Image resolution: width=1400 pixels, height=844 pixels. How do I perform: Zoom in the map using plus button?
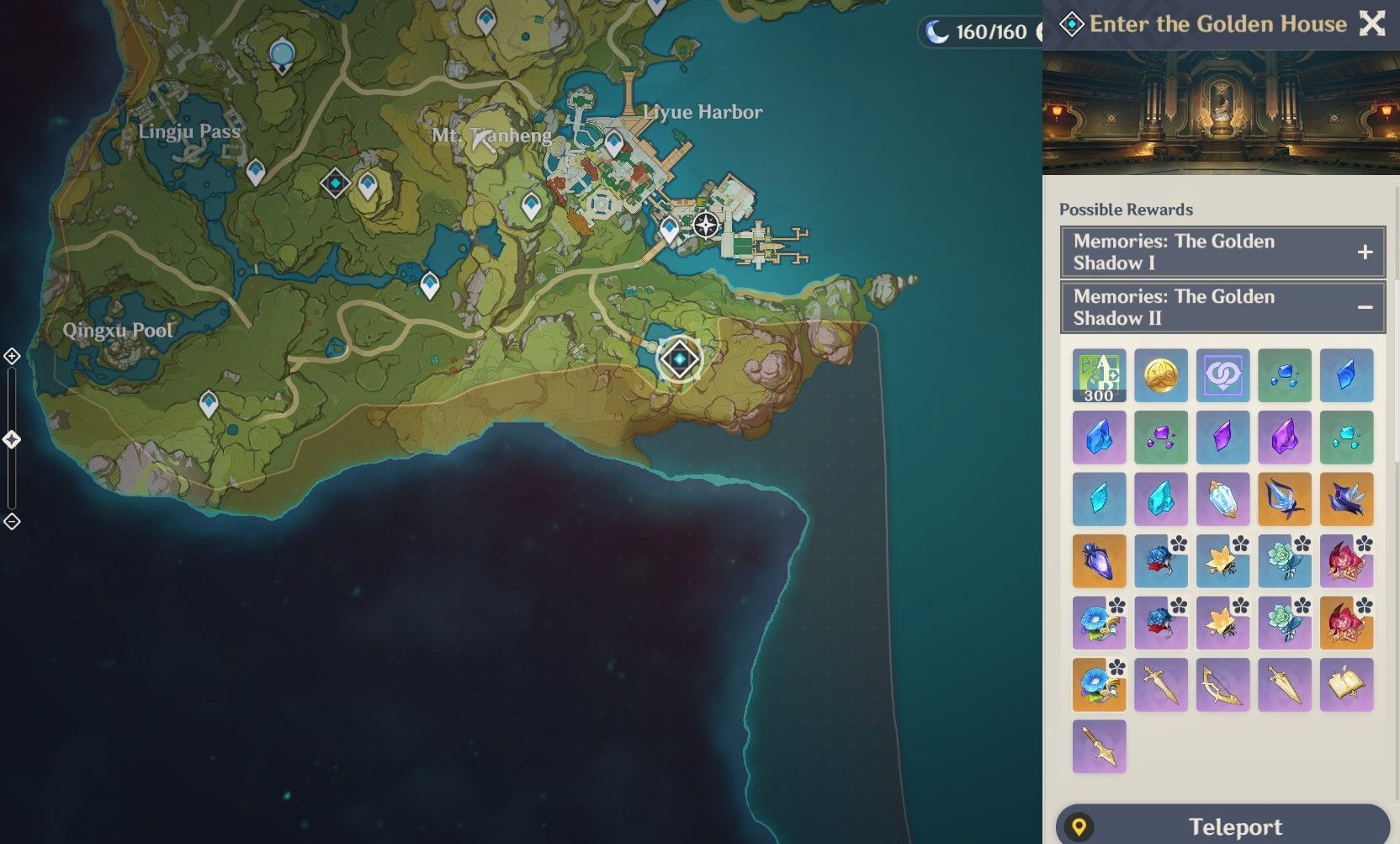coord(12,356)
